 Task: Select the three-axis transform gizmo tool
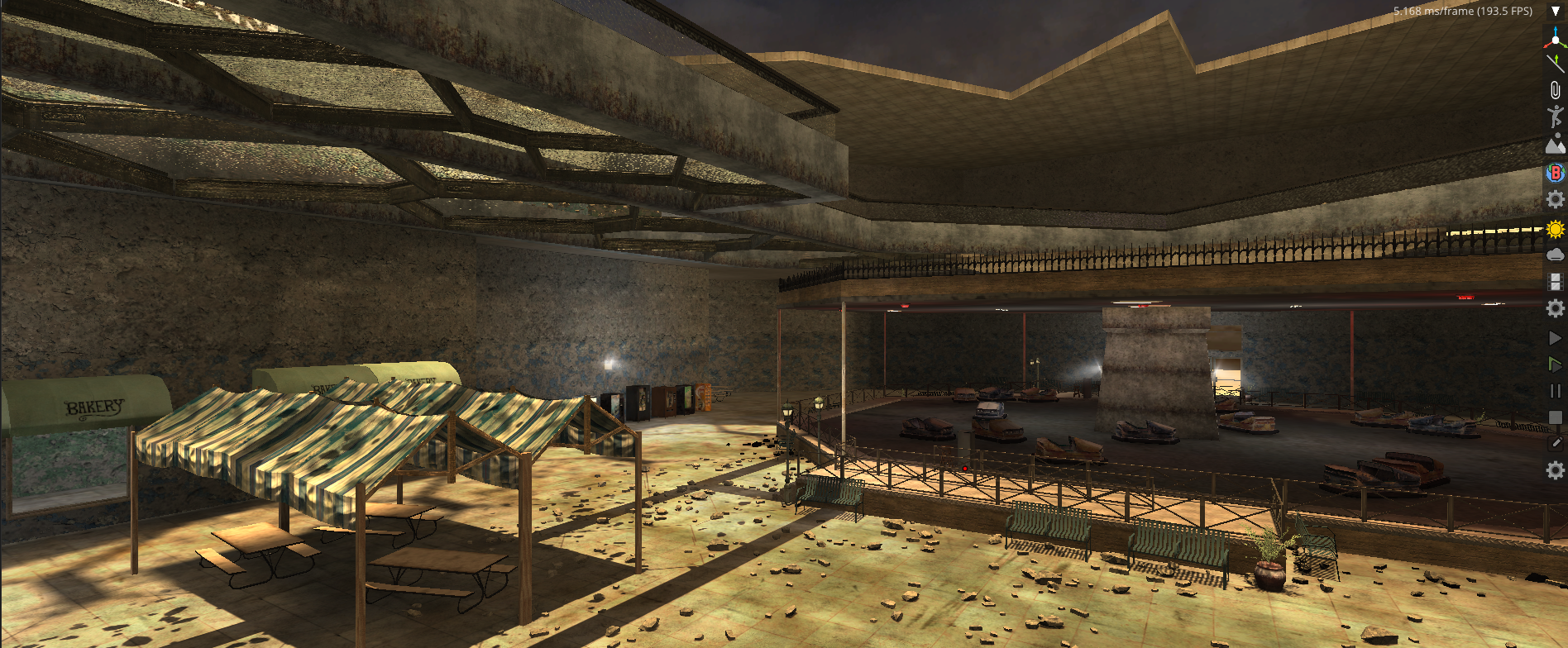tap(1555, 37)
